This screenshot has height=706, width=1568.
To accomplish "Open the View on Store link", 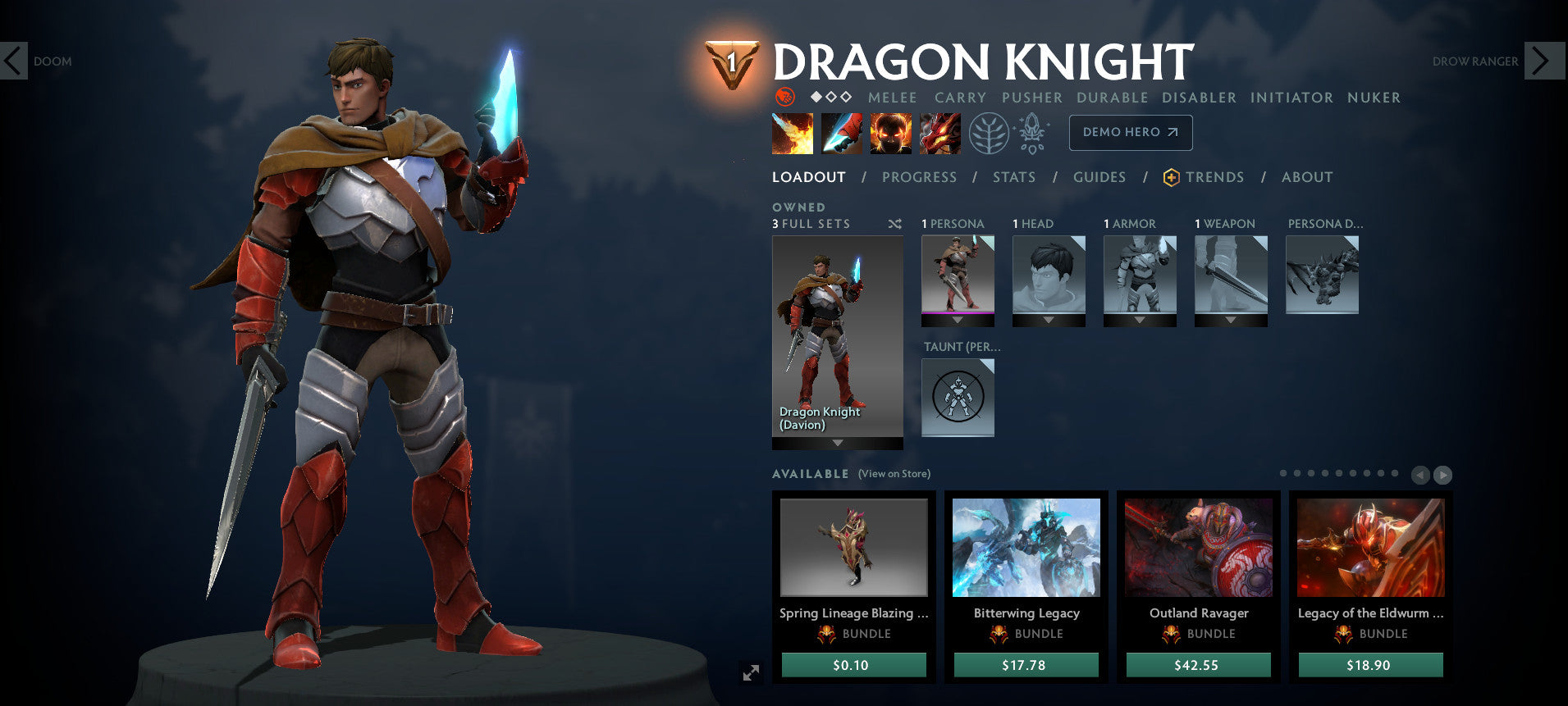I will coord(894,474).
